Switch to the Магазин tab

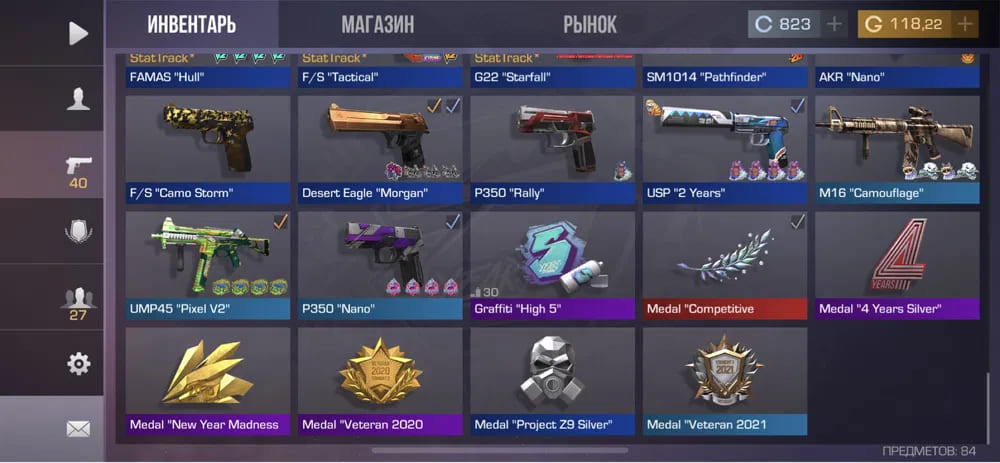tap(377, 25)
